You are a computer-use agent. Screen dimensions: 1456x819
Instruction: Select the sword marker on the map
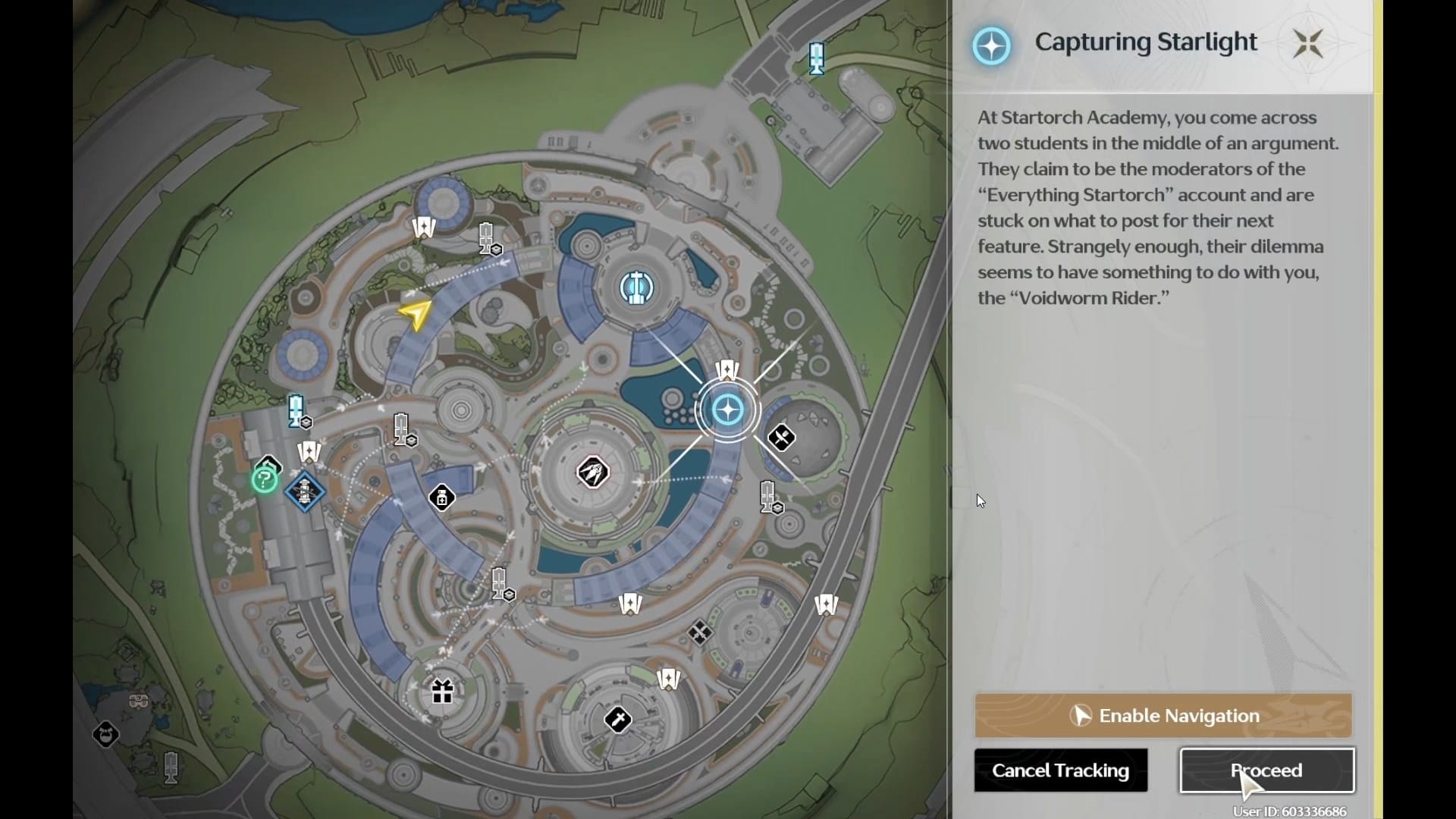click(x=618, y=719)
